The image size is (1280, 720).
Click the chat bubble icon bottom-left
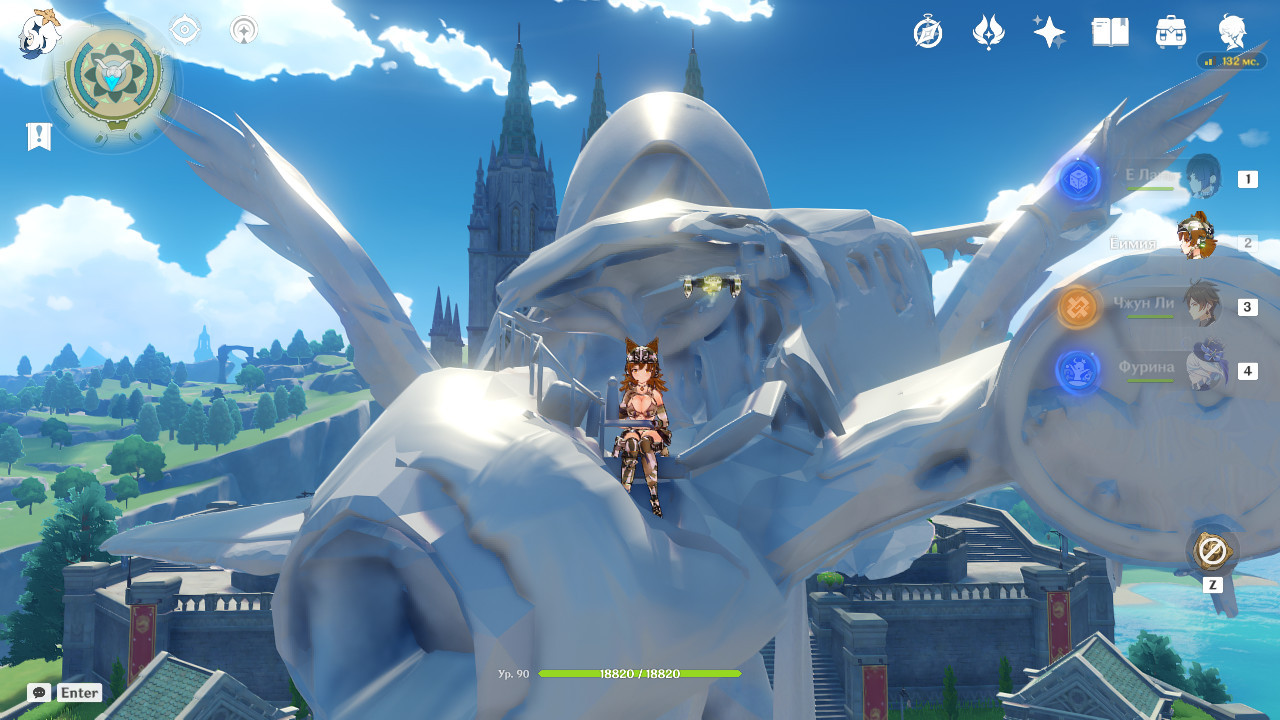[x=38, y=692]
